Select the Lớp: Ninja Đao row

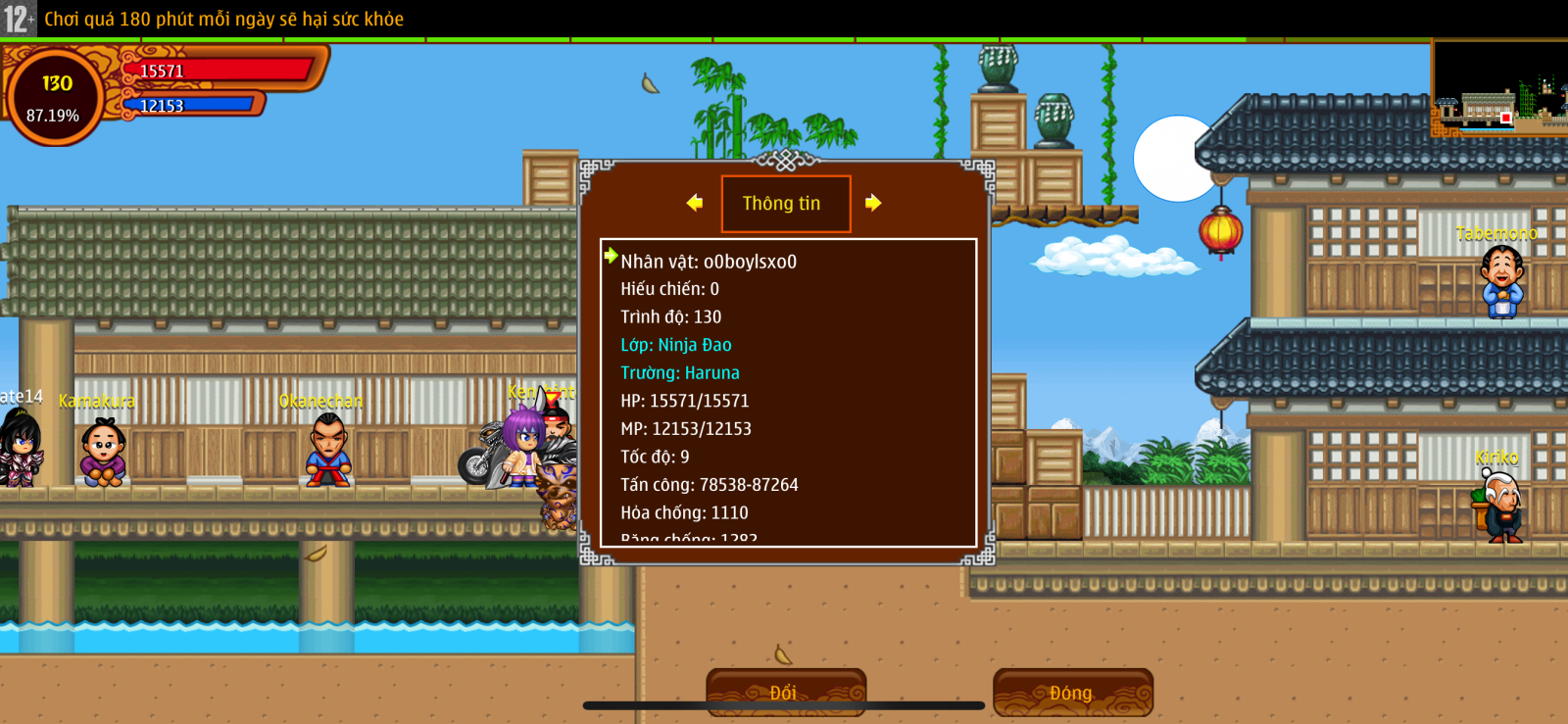(676, 345)
